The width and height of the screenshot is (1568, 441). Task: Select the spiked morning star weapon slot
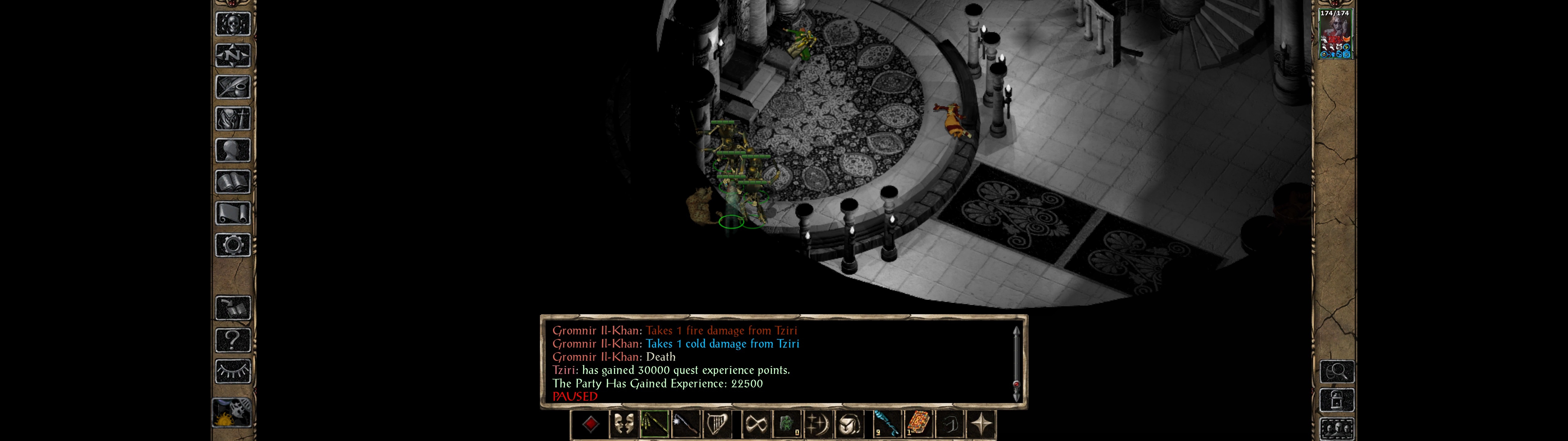coord(686,424)
